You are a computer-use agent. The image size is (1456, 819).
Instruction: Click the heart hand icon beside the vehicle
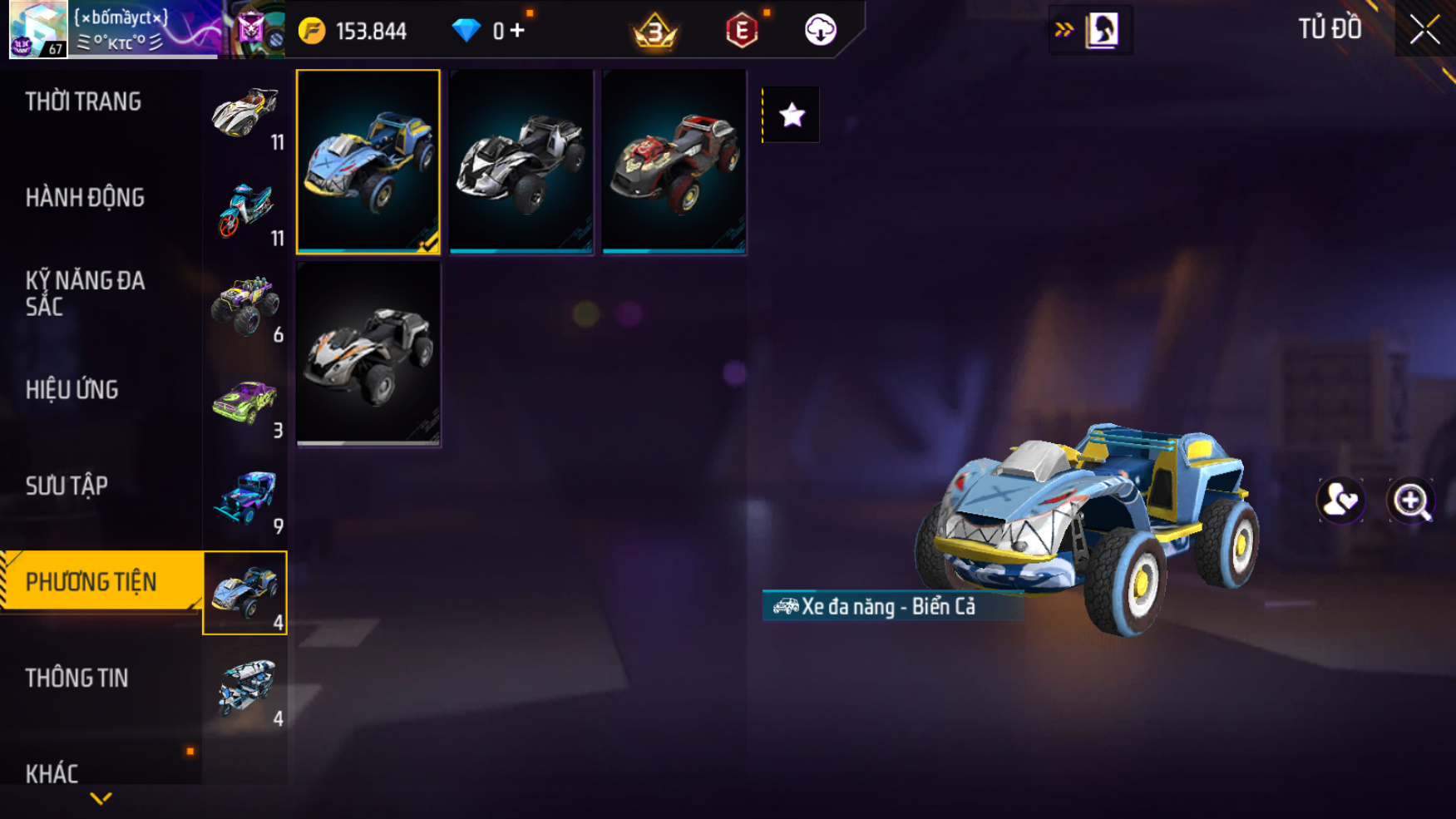pyautogui.click(x=1340, y=501)
